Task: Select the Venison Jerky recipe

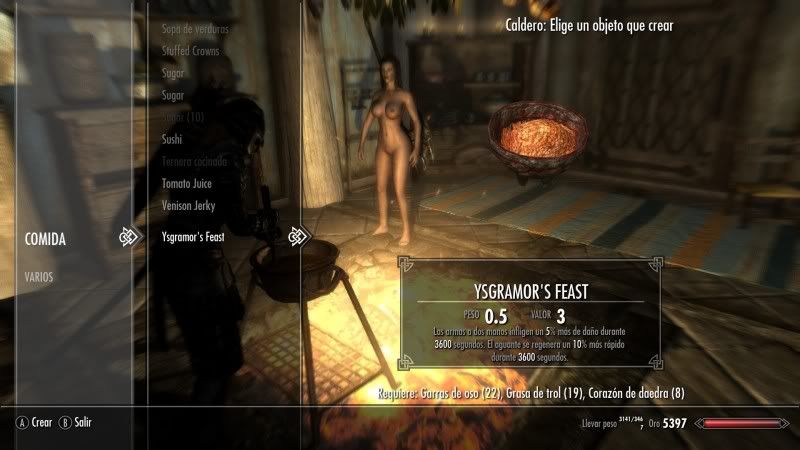Action: (189, 206)
